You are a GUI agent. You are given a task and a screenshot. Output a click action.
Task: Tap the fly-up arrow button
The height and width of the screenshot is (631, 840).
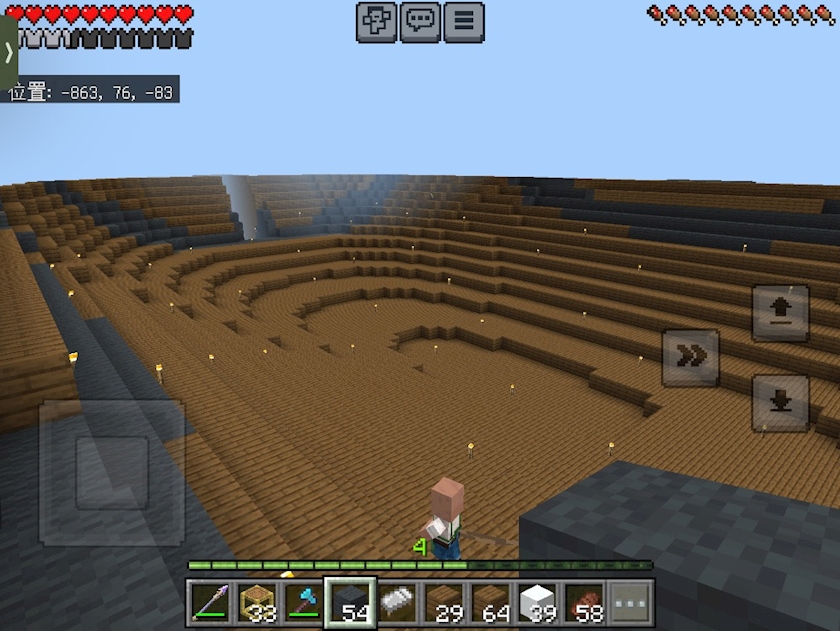tap(780, 313)
